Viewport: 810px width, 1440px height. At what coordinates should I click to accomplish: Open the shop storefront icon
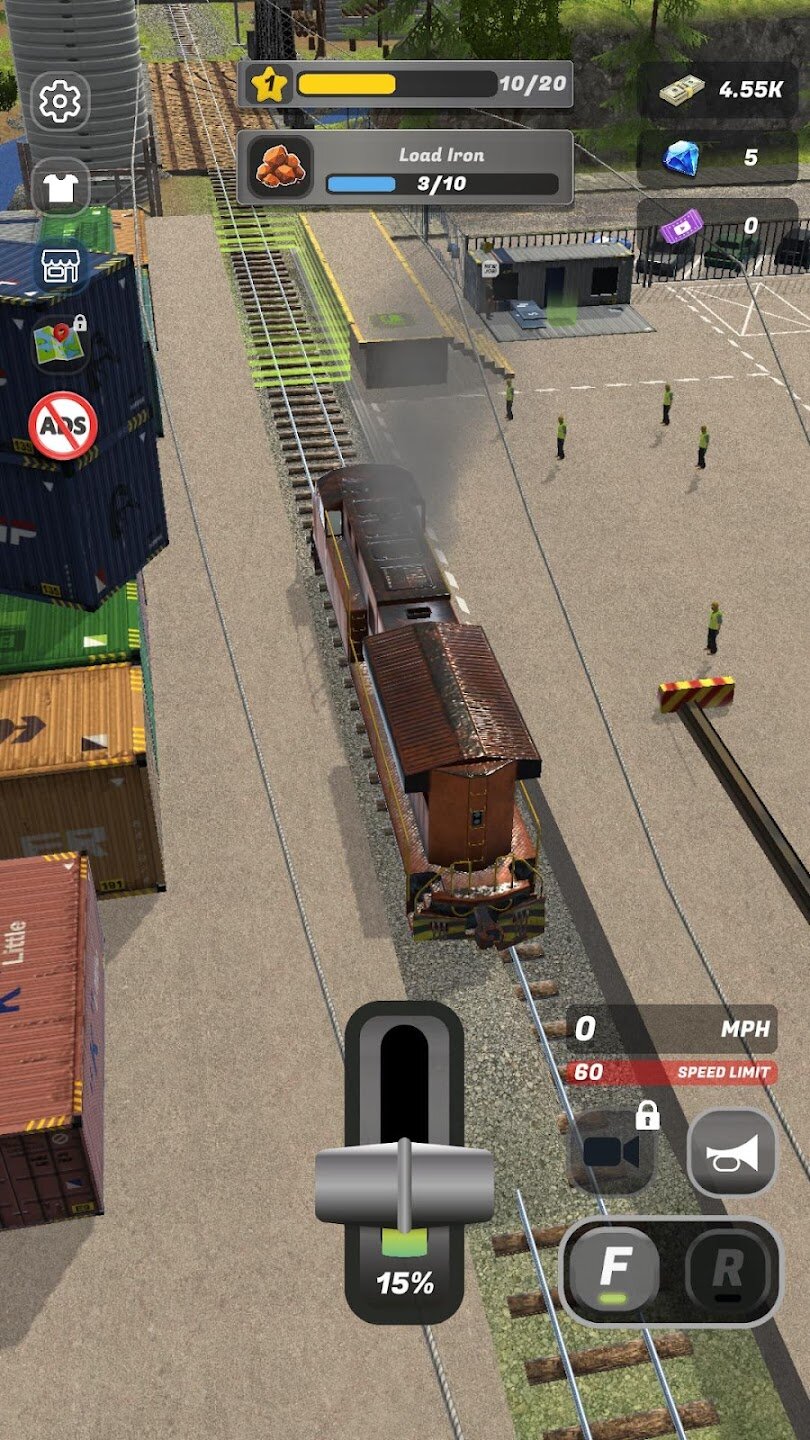pos(61,265)
